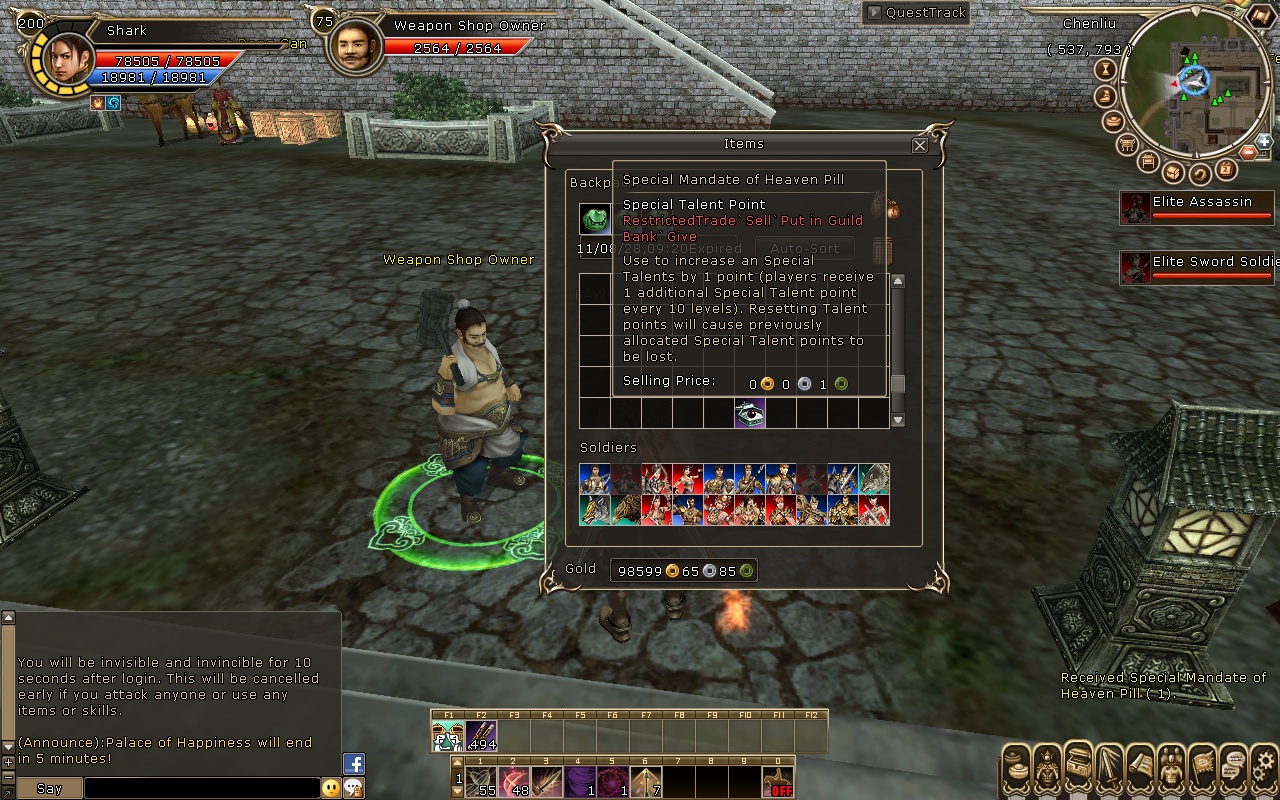
Task: Use the arrows item with 494 count
Action: point(481,737)
